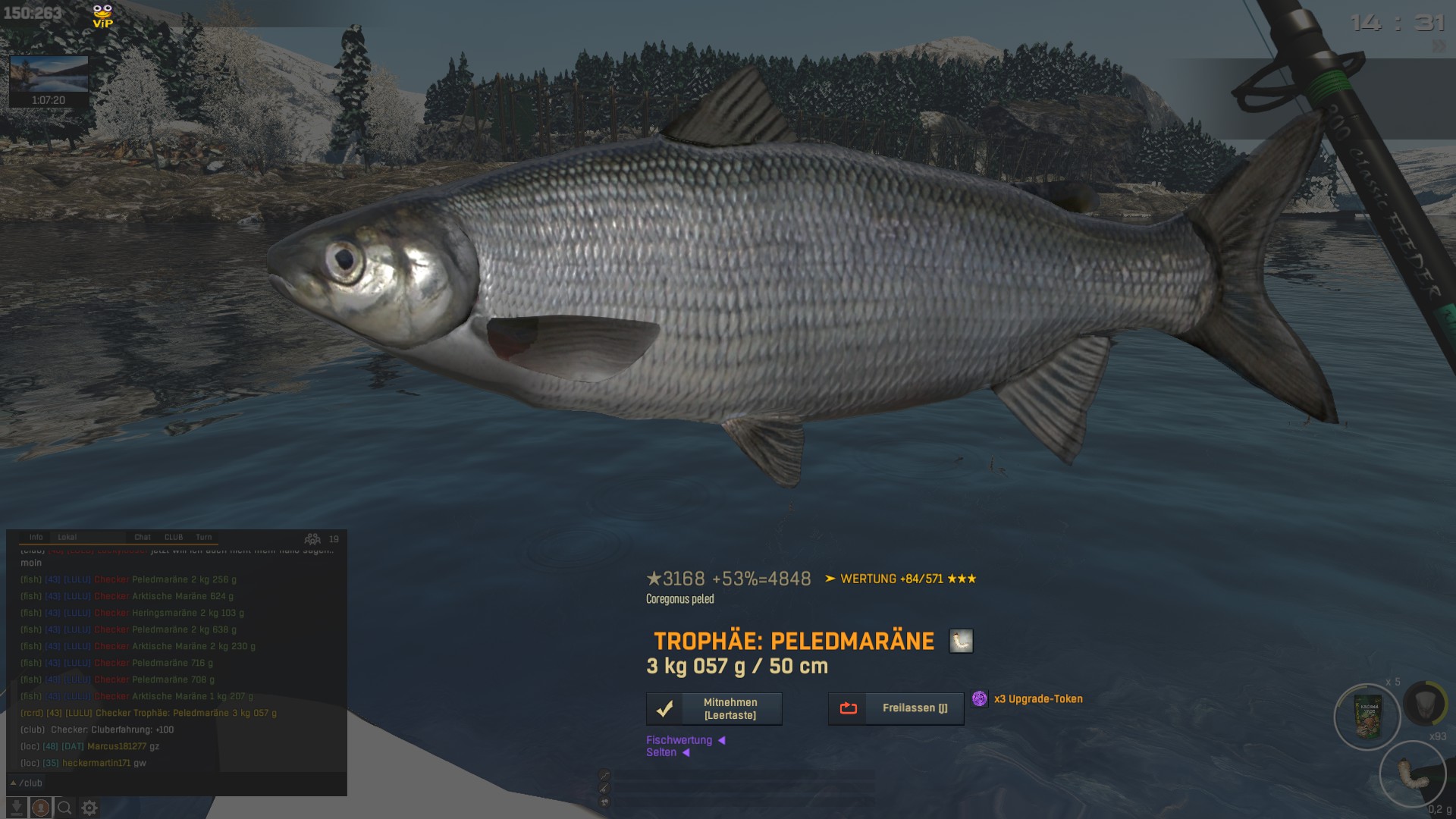Select the groundbait bag slot
This screenshot has height=819, width=1456.
[x=1367, y=717]
